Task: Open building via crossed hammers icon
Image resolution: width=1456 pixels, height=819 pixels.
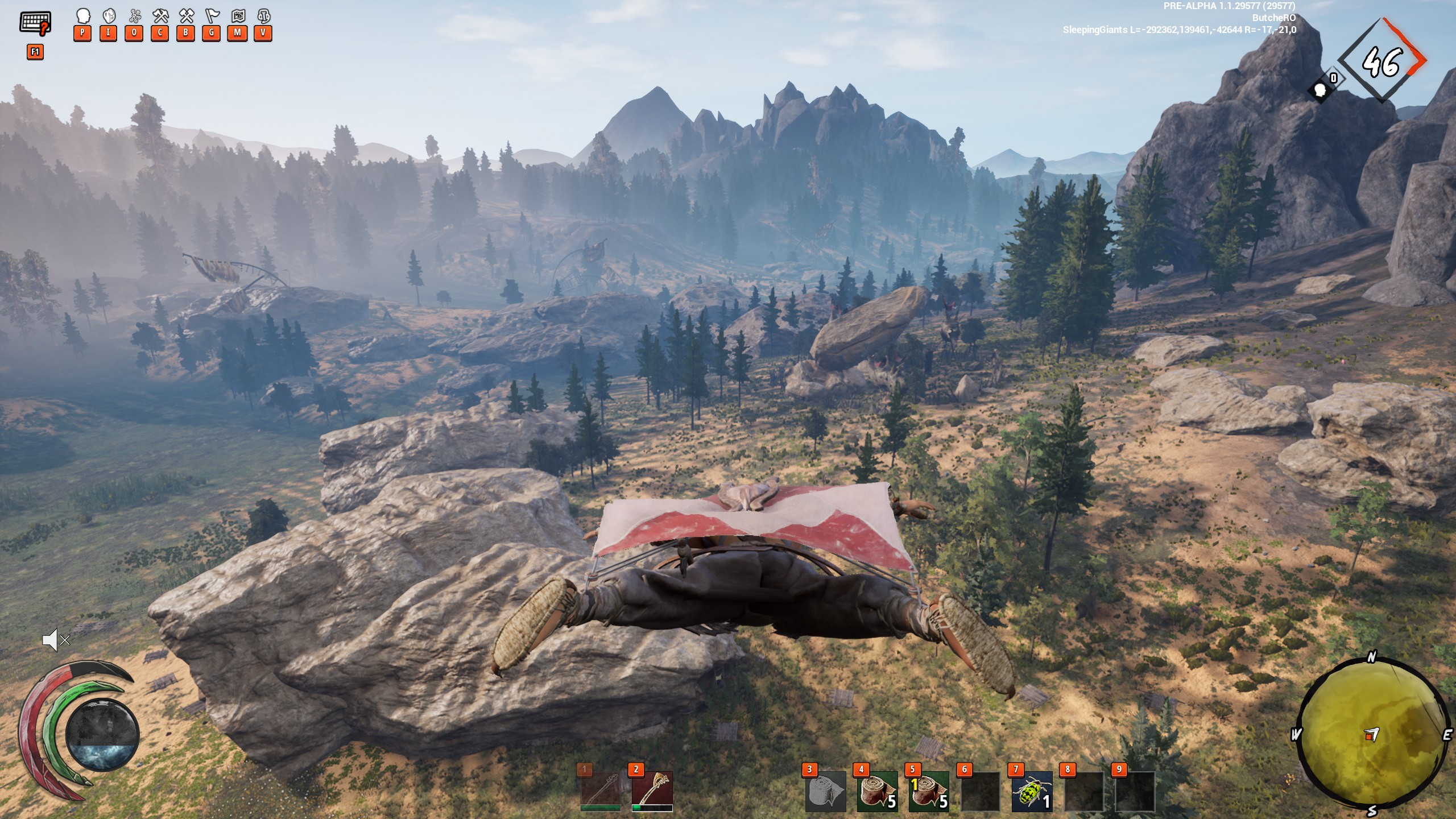Action: [185, 16]
